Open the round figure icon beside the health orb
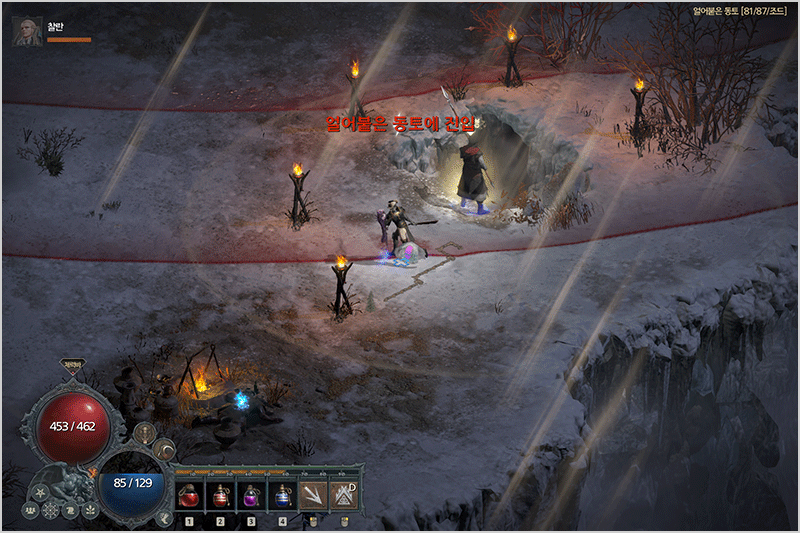The width and height of the screenshot is (800, 533). point(143,434)
